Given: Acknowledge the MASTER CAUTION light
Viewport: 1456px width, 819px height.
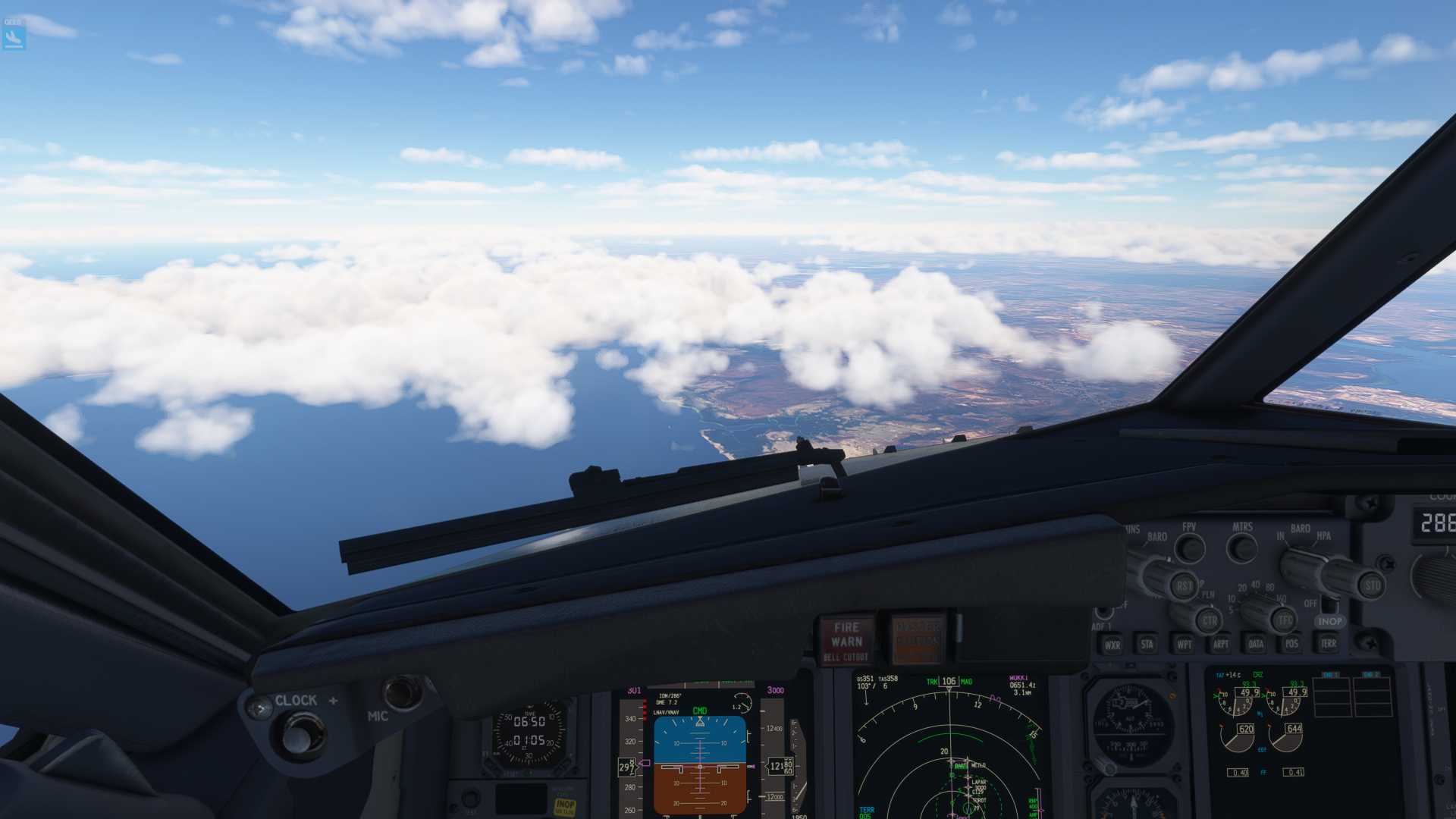Looking at the screenshot, I should (x=918, y=637).
